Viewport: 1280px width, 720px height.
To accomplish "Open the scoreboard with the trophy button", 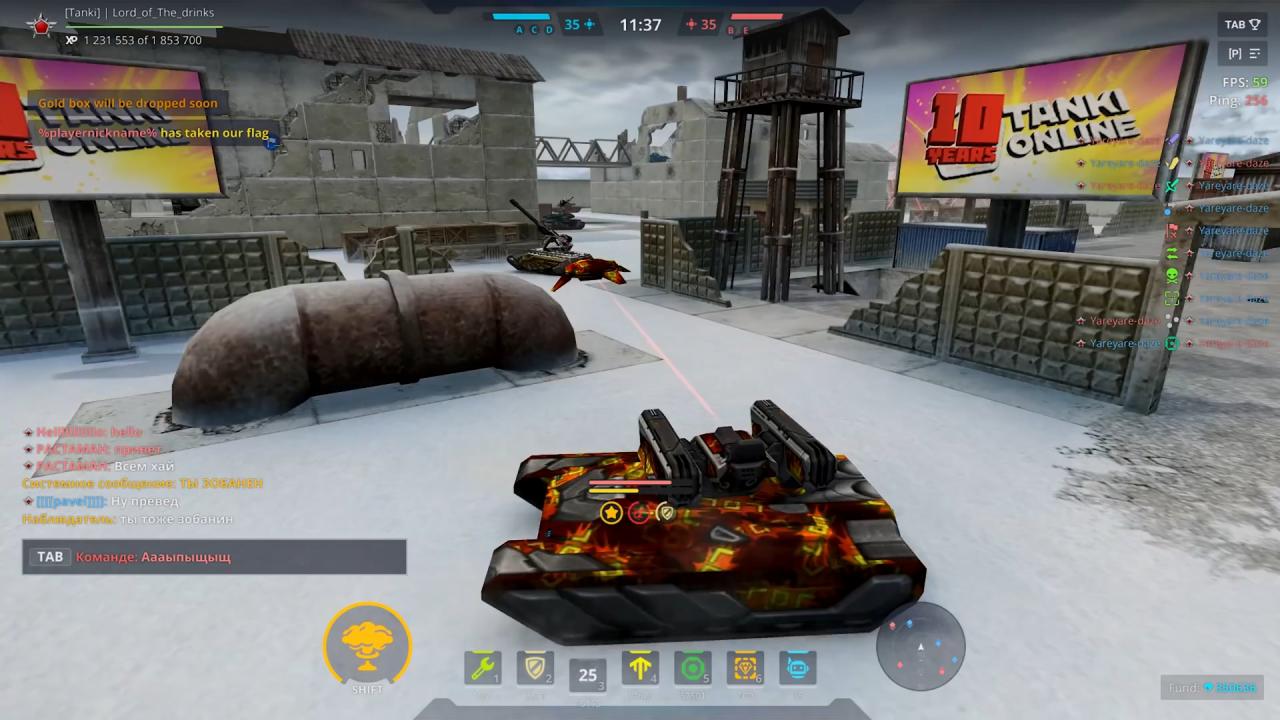I will pos(1243,25).
